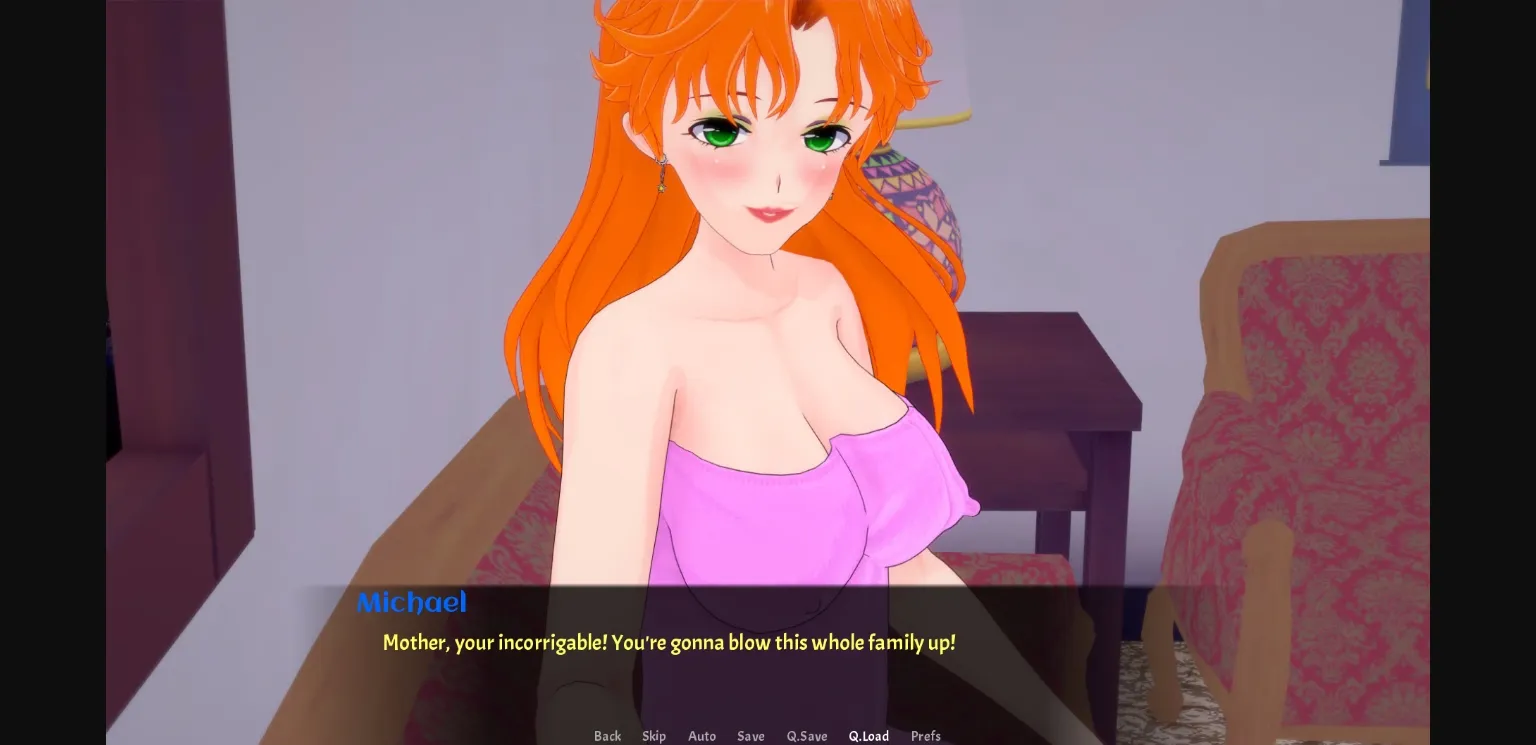Screen dimensions: 1536x745
Task: Click Michael's dialogue line to advance
Action: point(668,643)
